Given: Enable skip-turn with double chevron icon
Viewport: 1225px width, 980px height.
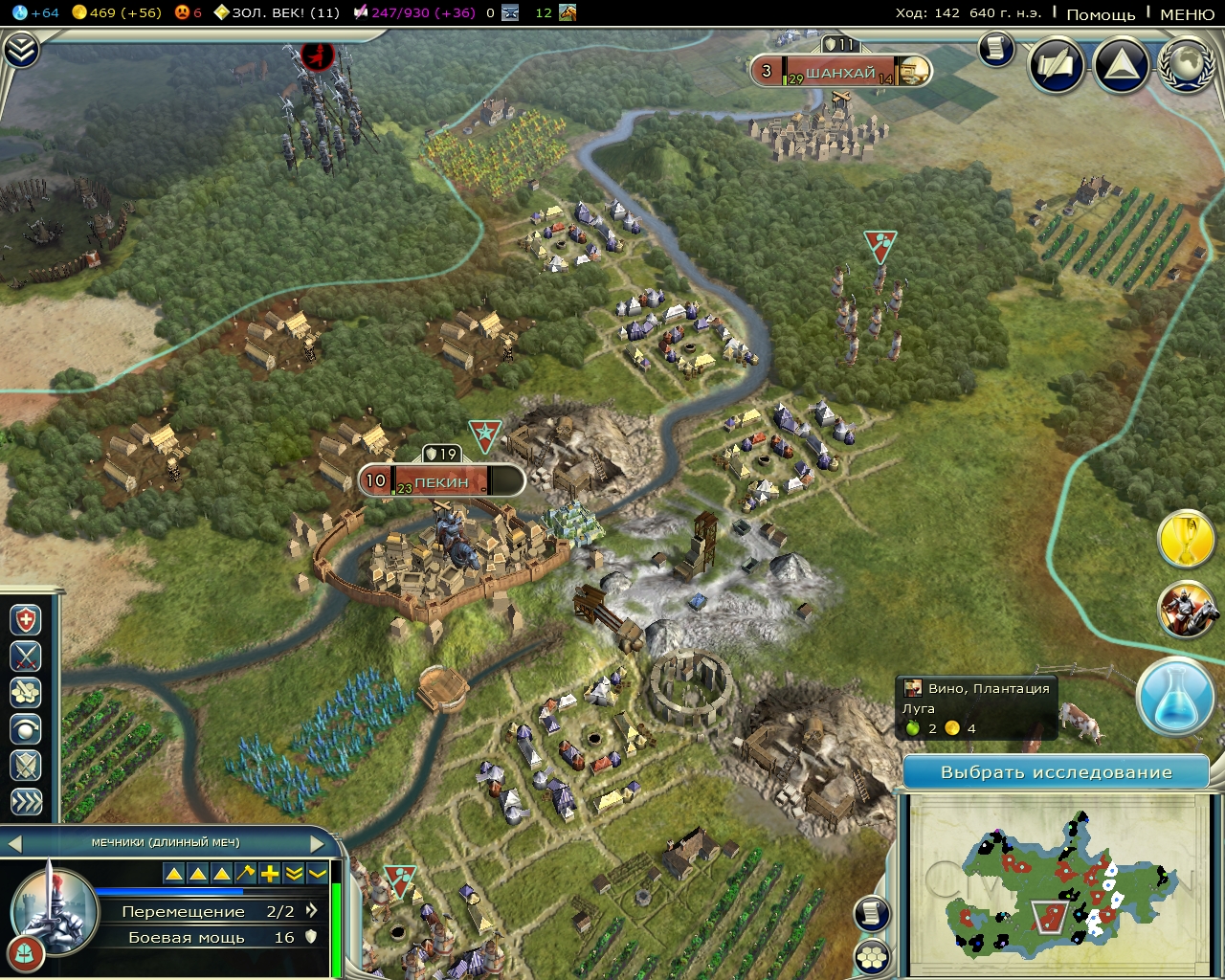Looking at the screenshot, I should tap(26, 802).
